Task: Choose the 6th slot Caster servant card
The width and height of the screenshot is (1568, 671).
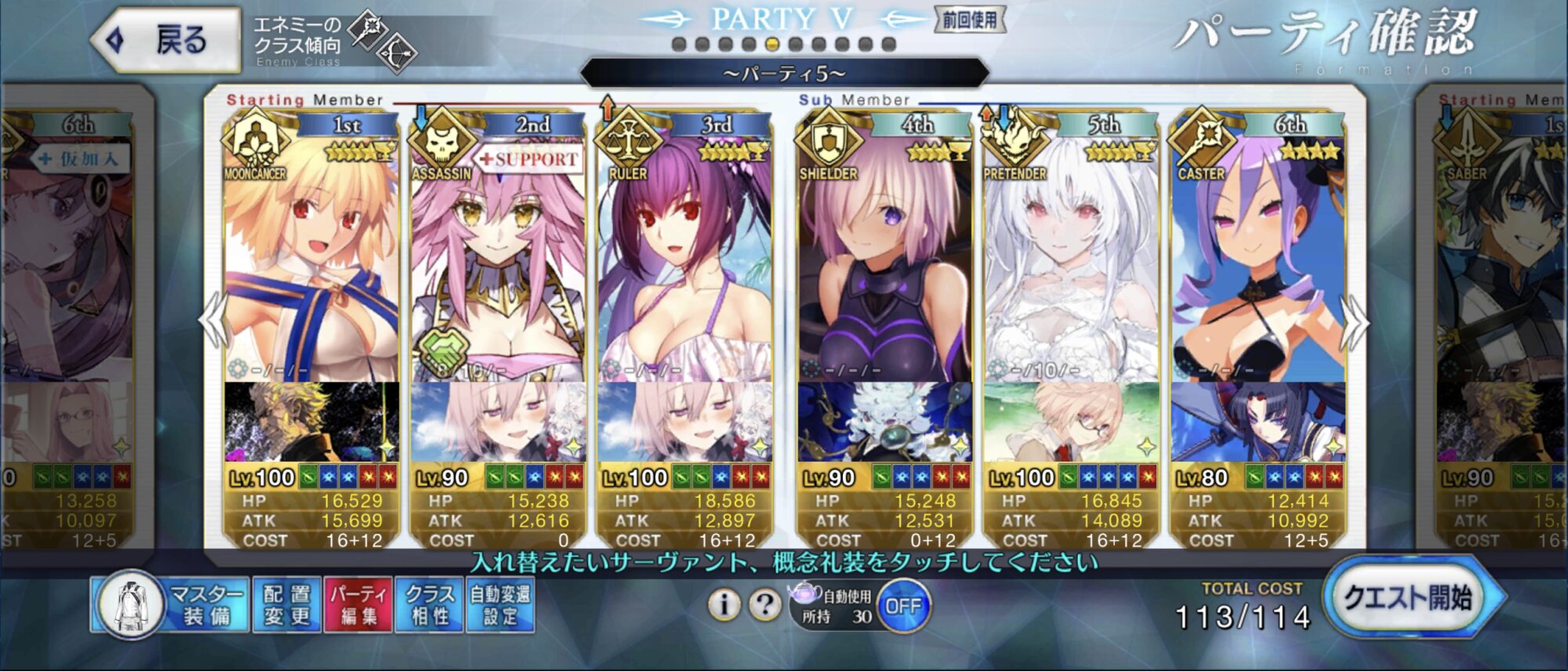Action: [1258, 259]
